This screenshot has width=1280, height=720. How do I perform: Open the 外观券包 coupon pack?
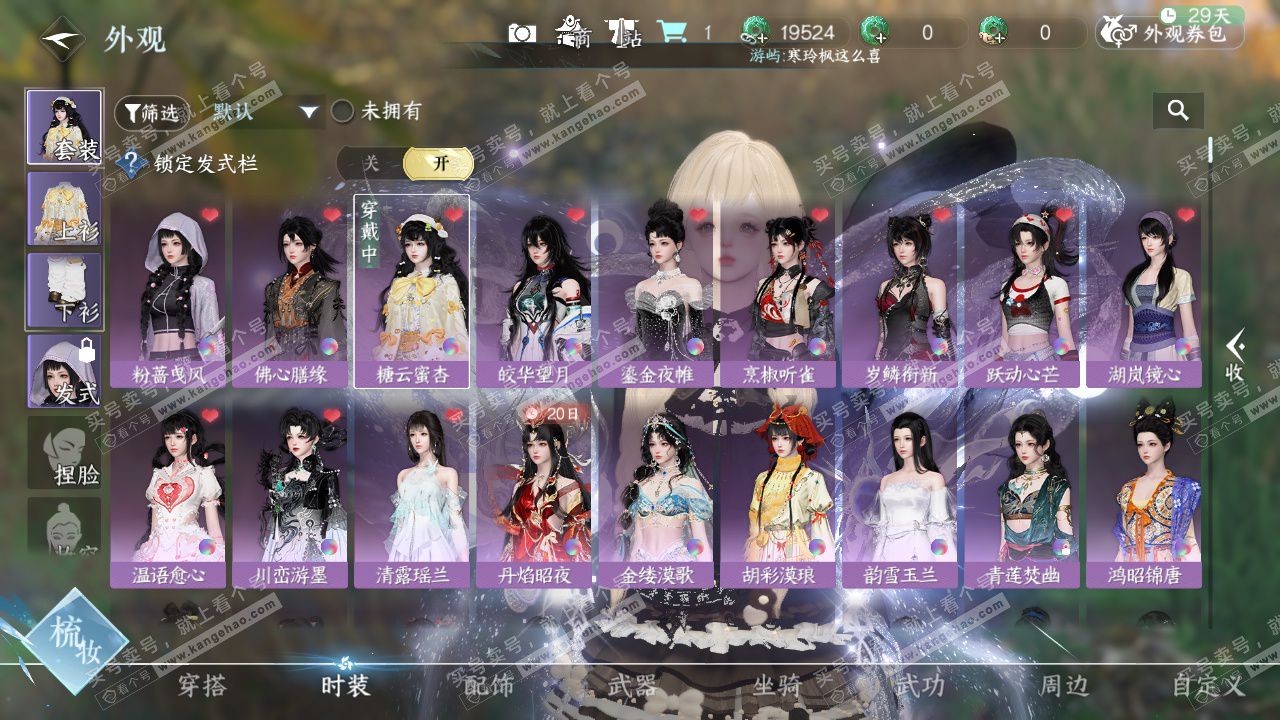pyautogui.click(x=1170, y=33)
